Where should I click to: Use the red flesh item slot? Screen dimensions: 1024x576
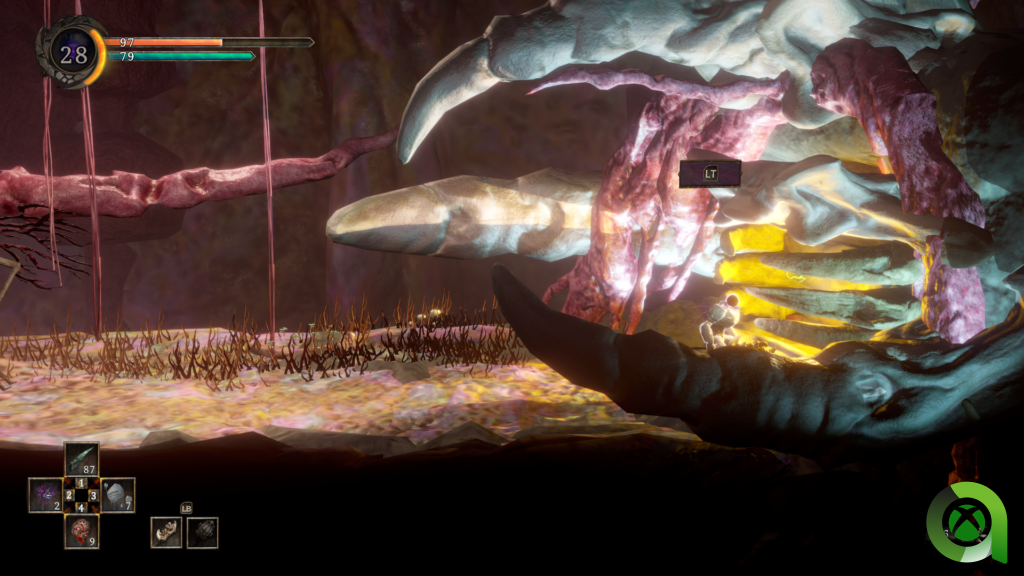click(81, 531)
